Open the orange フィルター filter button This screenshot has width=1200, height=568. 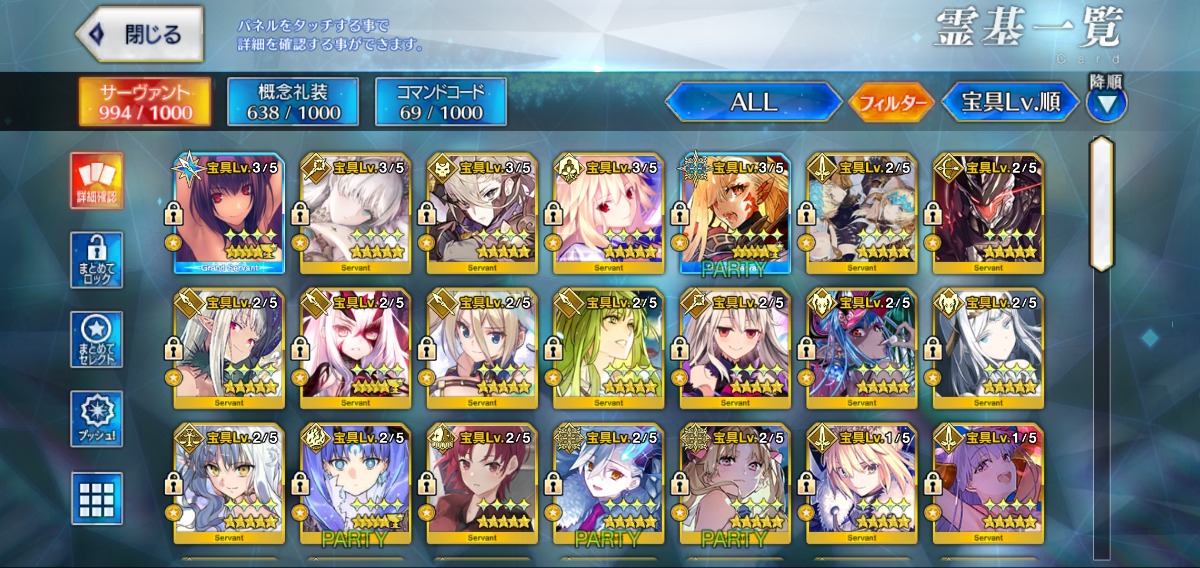pyautogui.click(x=891, y=102)
